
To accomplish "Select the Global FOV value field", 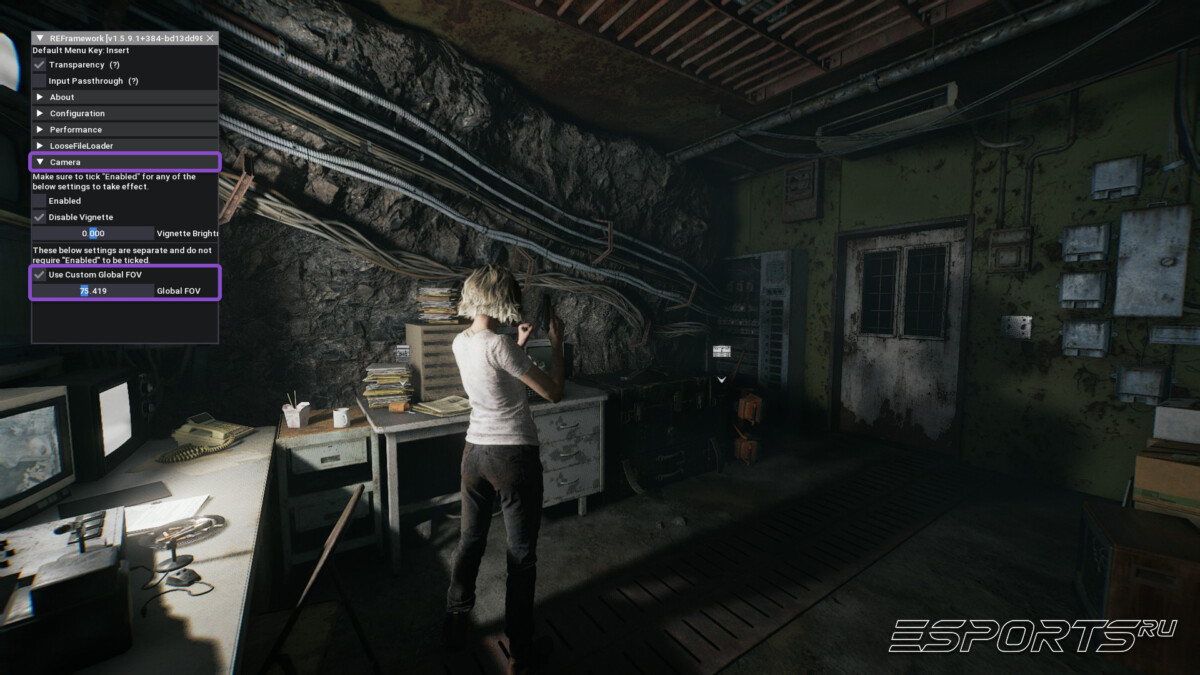I will pos(93,290).
